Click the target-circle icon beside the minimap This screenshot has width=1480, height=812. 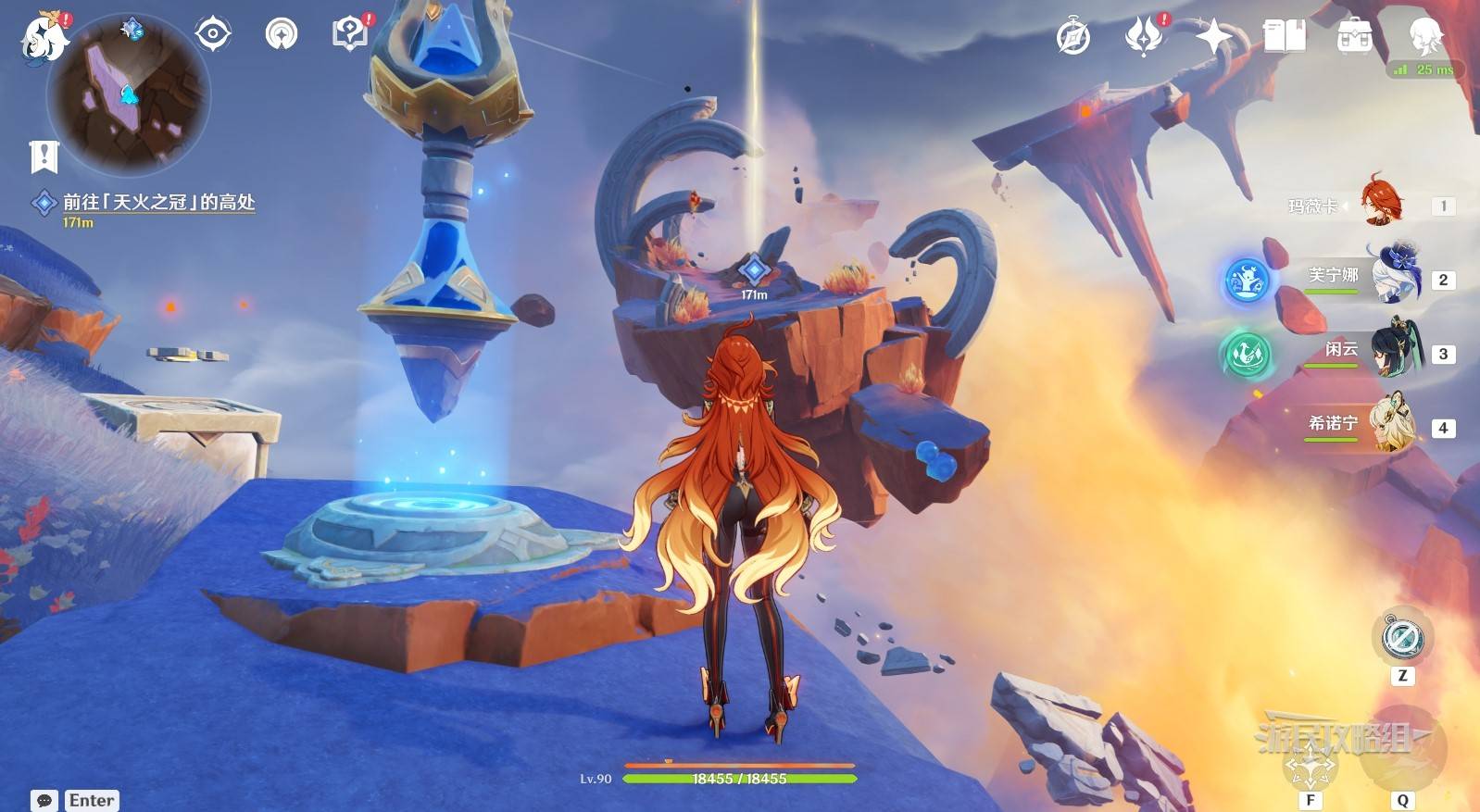[x=212, y=35]
